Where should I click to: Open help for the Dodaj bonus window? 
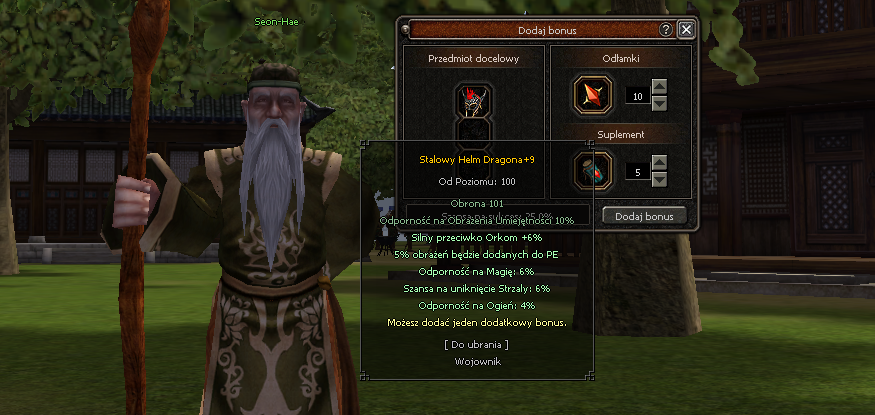[x=666, y=30]
